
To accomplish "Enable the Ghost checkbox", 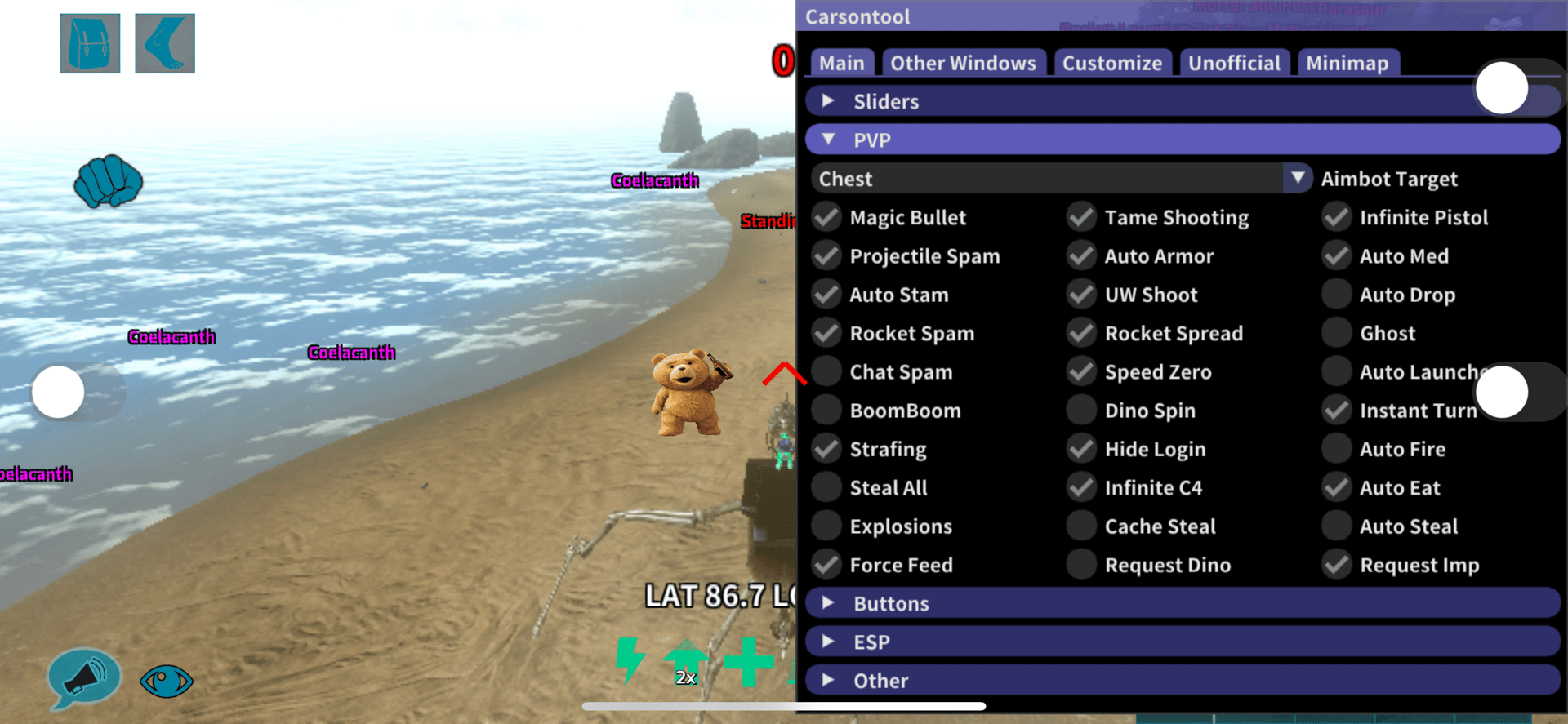I will coord(1337,333).
